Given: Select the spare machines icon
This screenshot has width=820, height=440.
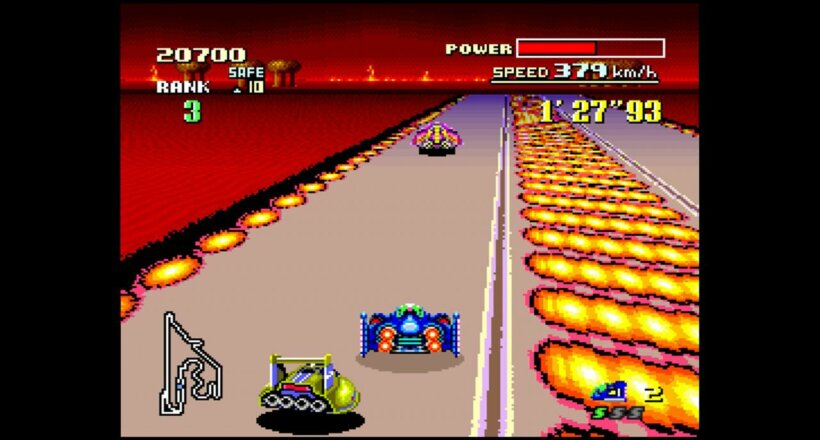Looking at the screenshot, I should [x=608, y=392].
